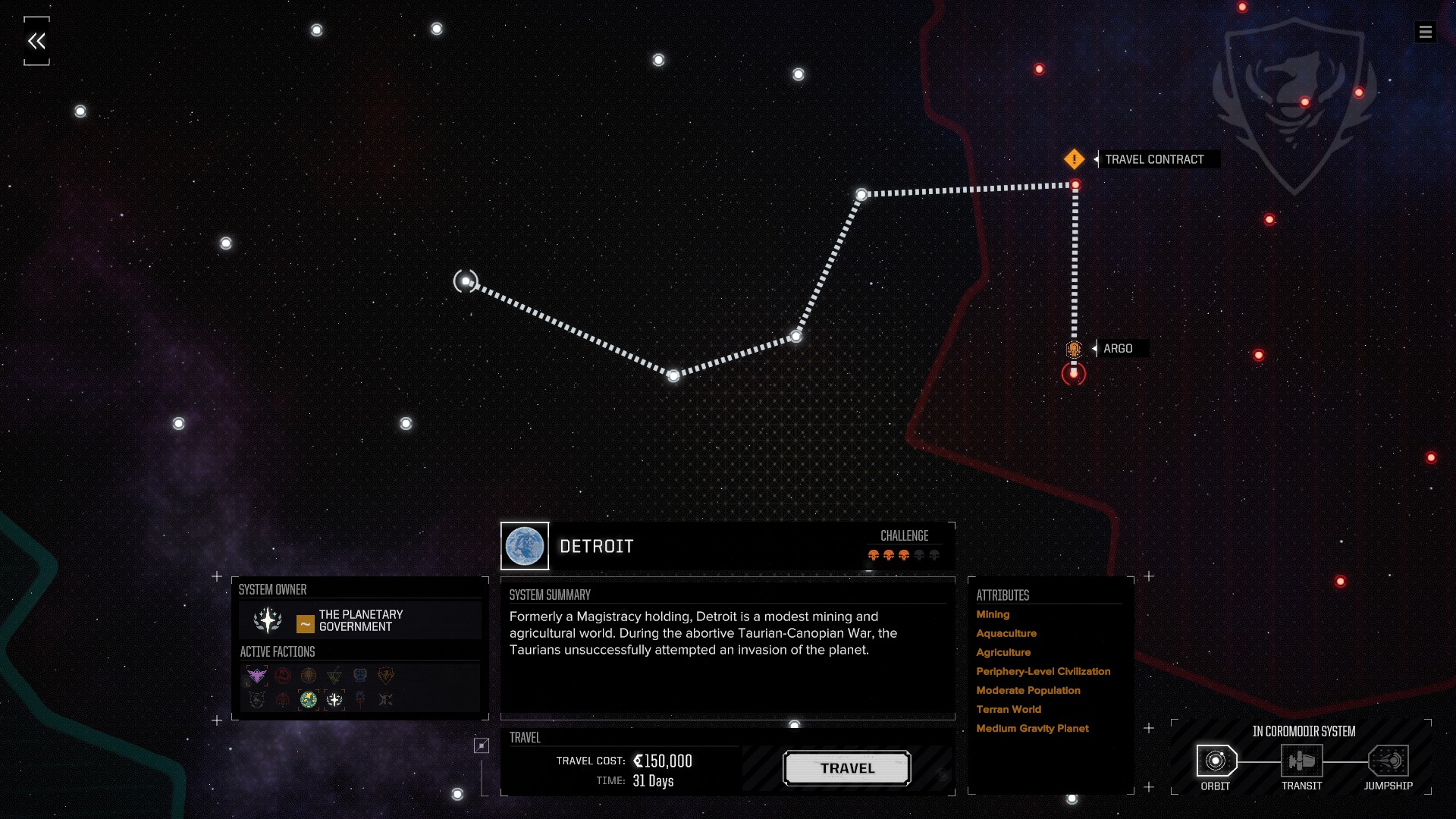This screenshot has width=1456, height=819.
Task: Select The Planetary Government owner entry
Action: point(360,620)
